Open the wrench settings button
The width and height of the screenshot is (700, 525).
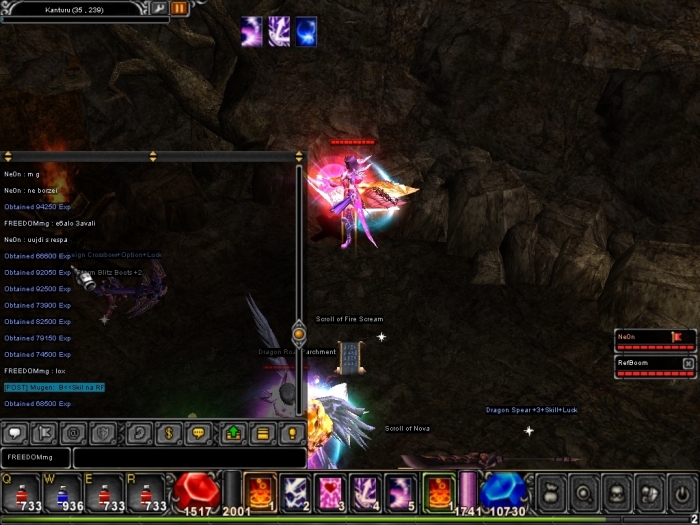tap(159, 8)
